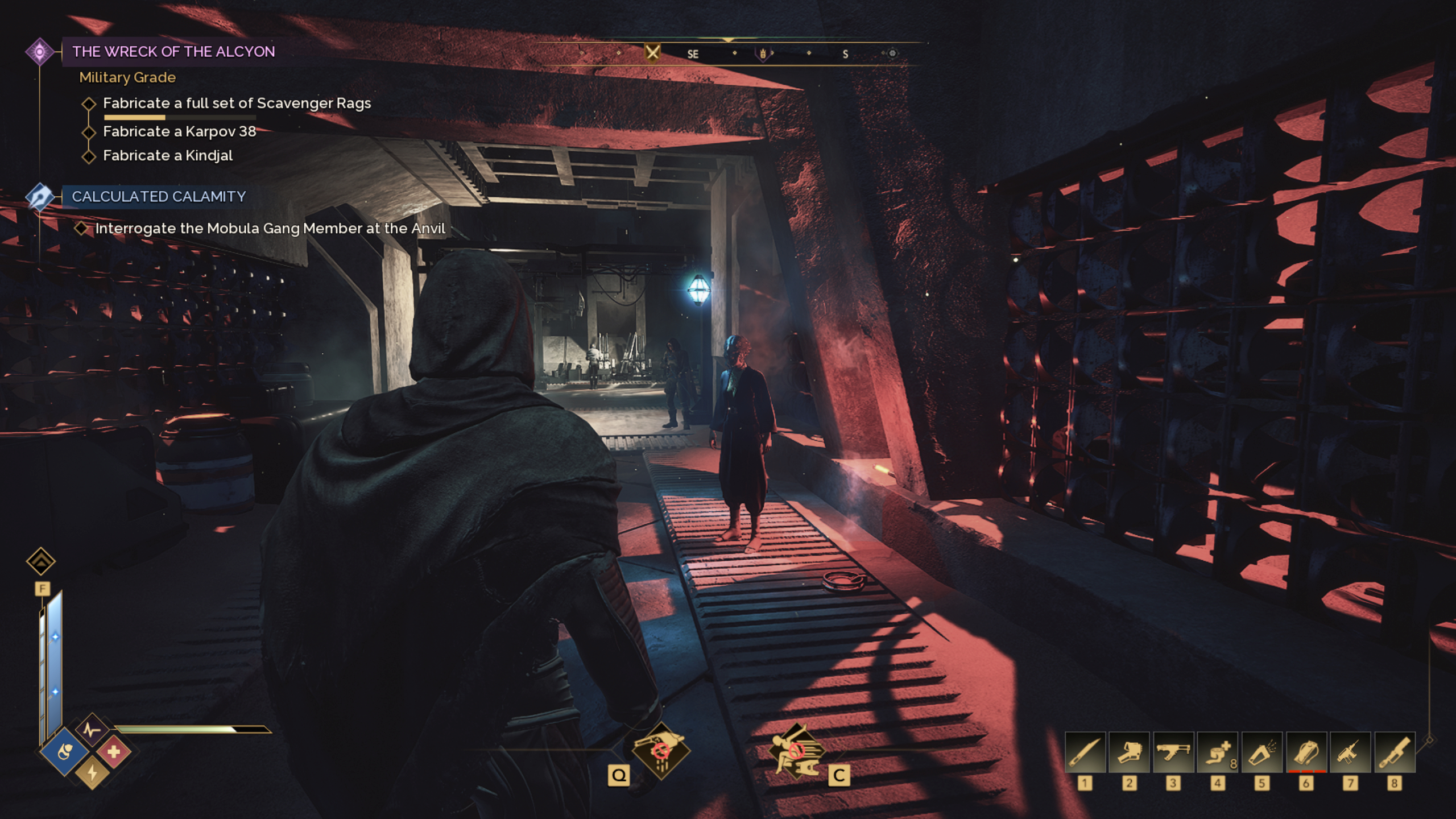1456x819 pixels.
Task: Choose the water pouch in hotbar slot 6
Action: [x=1306, y=752]
